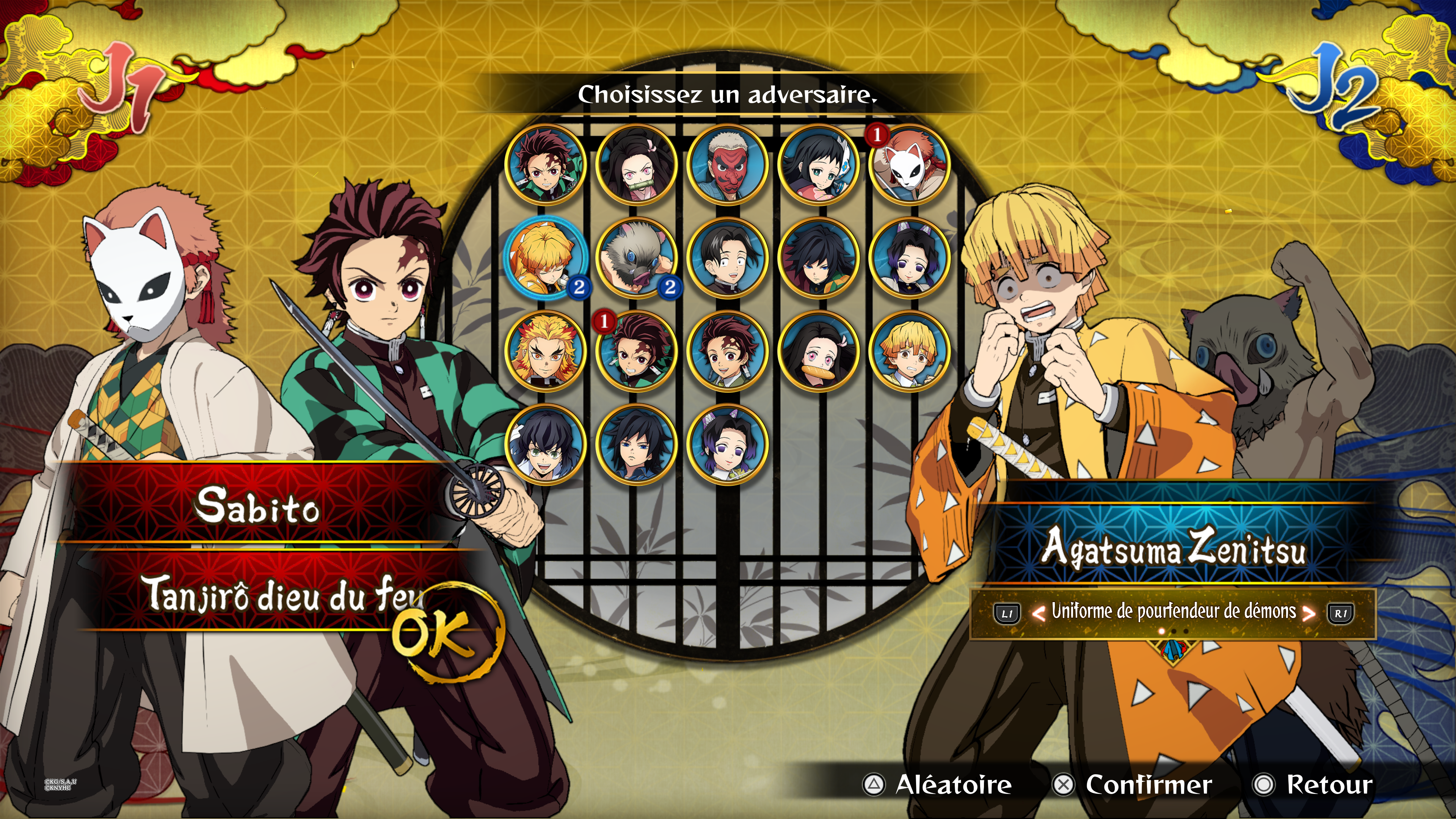Screen dimensions: 1456x819
Task: Switch to the next costume with right arrow
Action: click(x=1309, y=613)
